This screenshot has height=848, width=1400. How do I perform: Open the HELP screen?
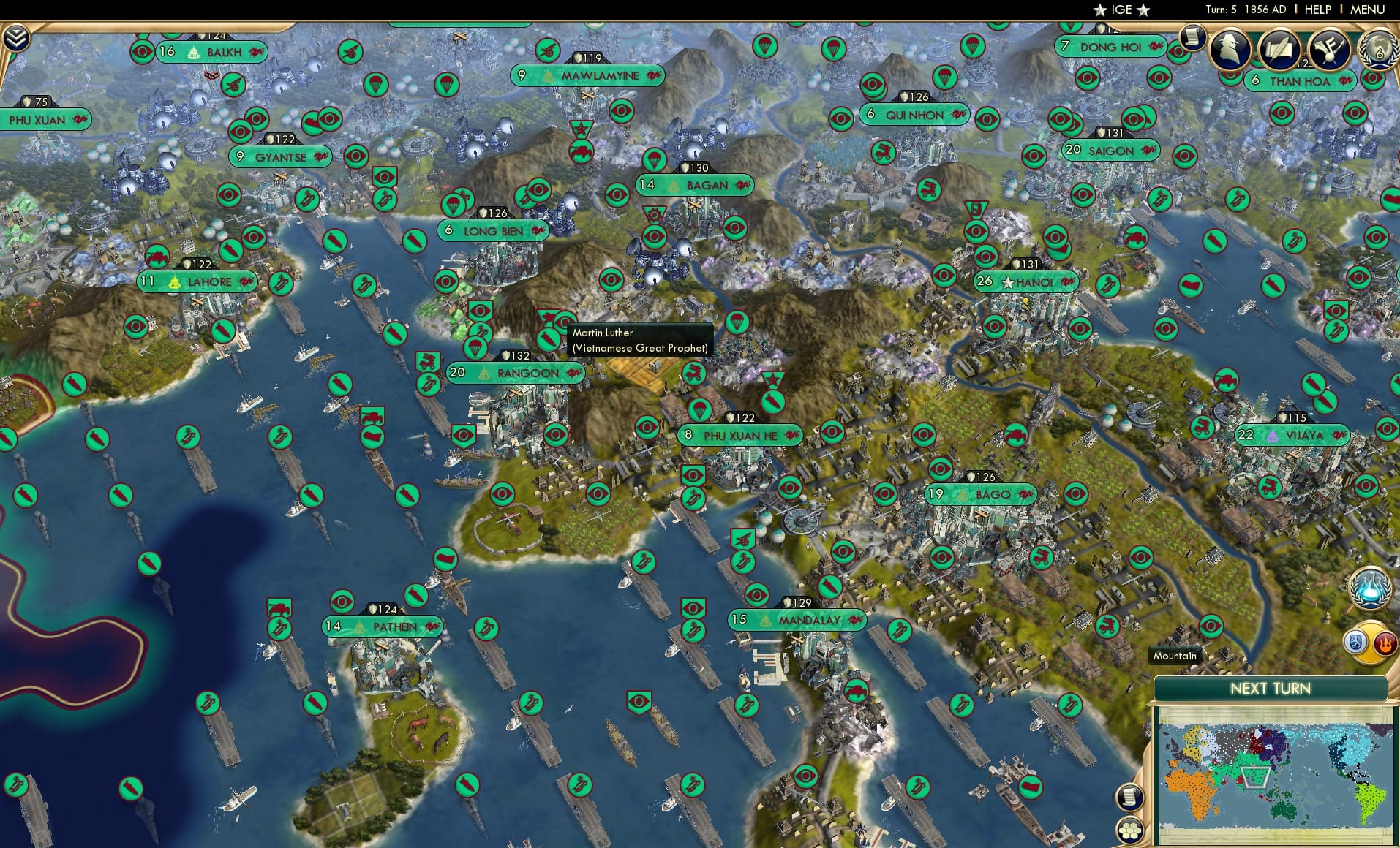coord(1317,9)
